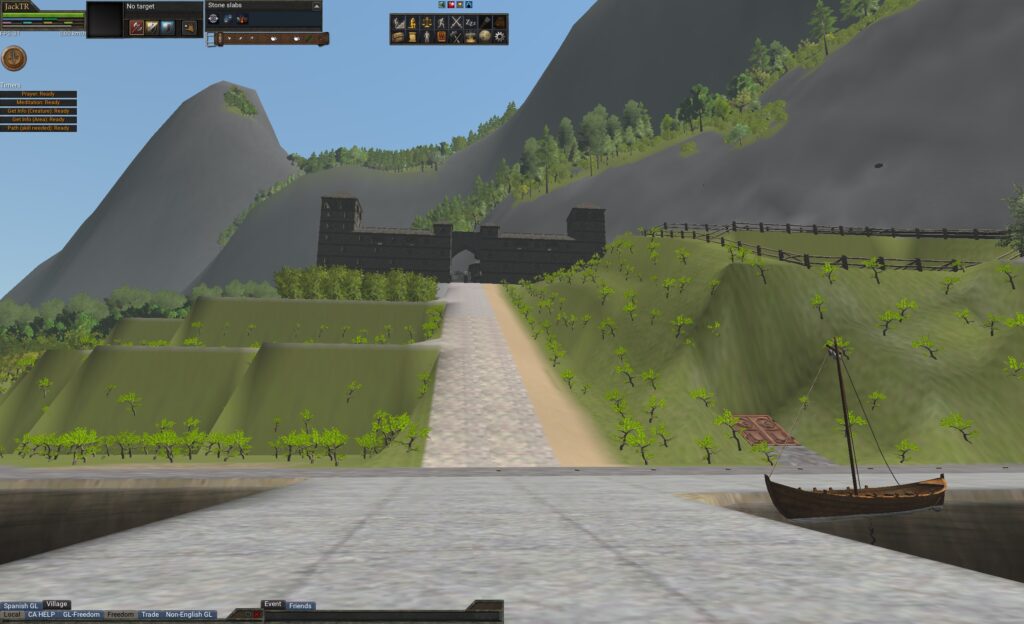Click the Zzz sleep icon

471,22
